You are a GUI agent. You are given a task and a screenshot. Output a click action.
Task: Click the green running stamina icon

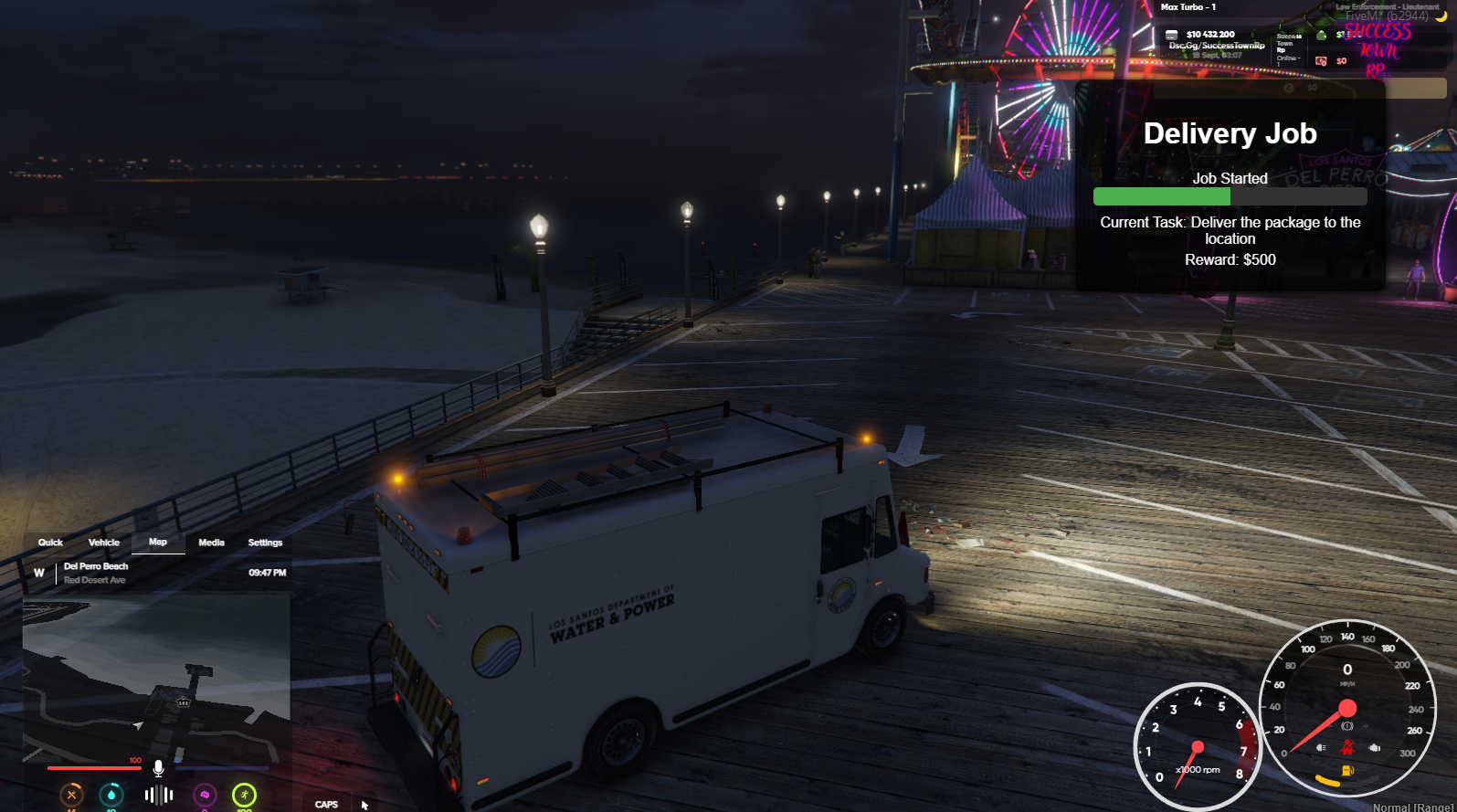coord(244,795)
